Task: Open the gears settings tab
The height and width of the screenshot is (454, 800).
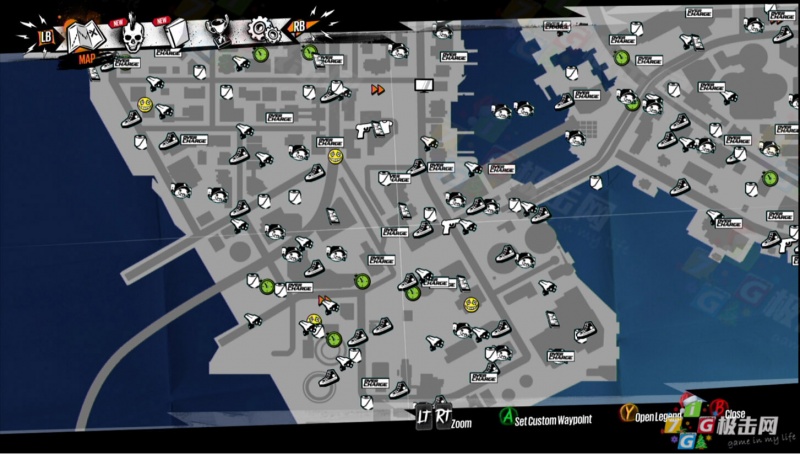Action: 262,28
